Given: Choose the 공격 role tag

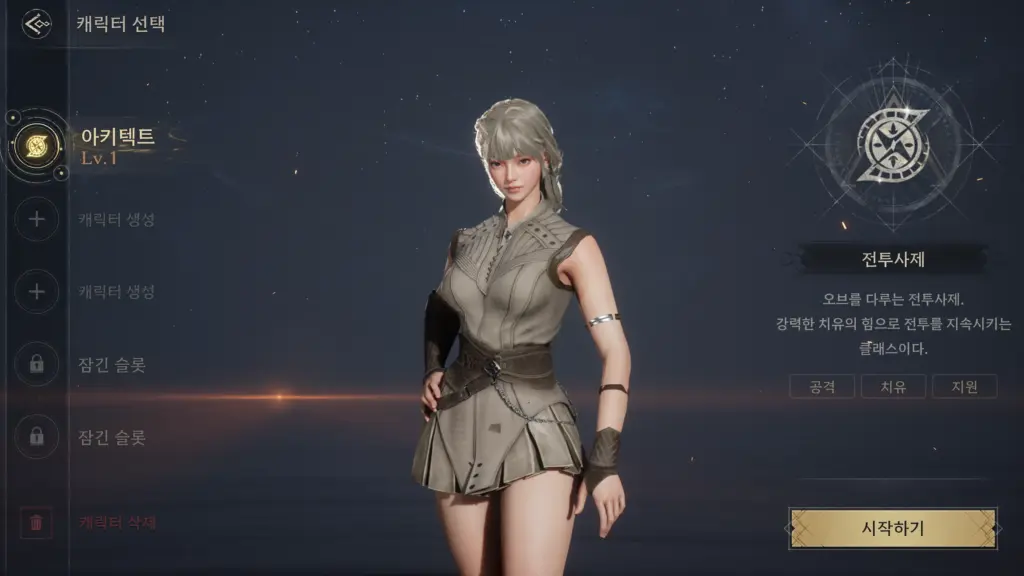Looking at the screenshot, I should (822, 386).
